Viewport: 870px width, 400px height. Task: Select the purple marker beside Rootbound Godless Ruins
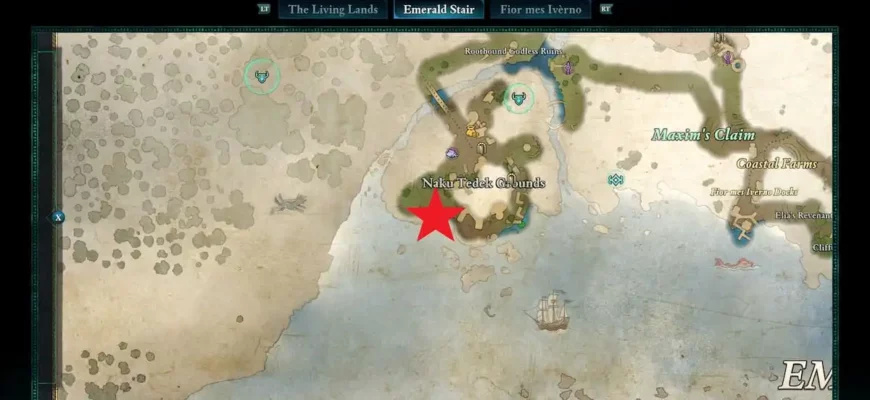click(x=569, y=69)
